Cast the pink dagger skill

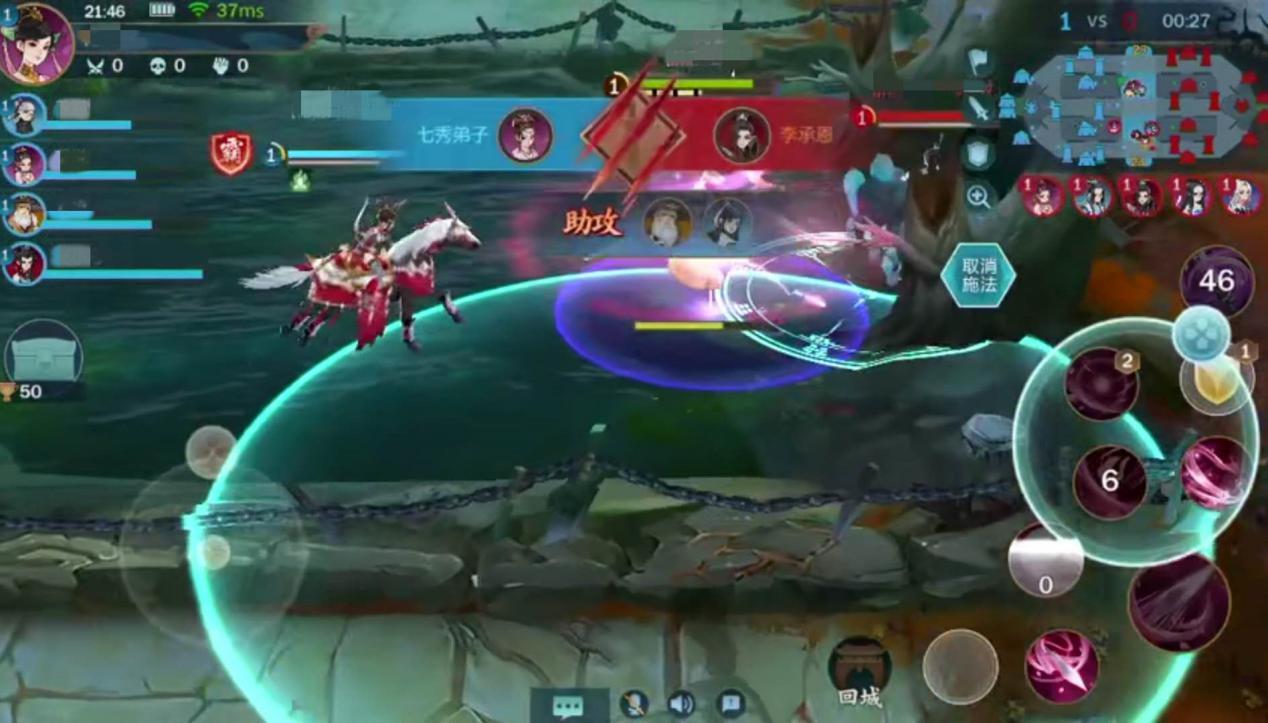[x=1061, y=665]
